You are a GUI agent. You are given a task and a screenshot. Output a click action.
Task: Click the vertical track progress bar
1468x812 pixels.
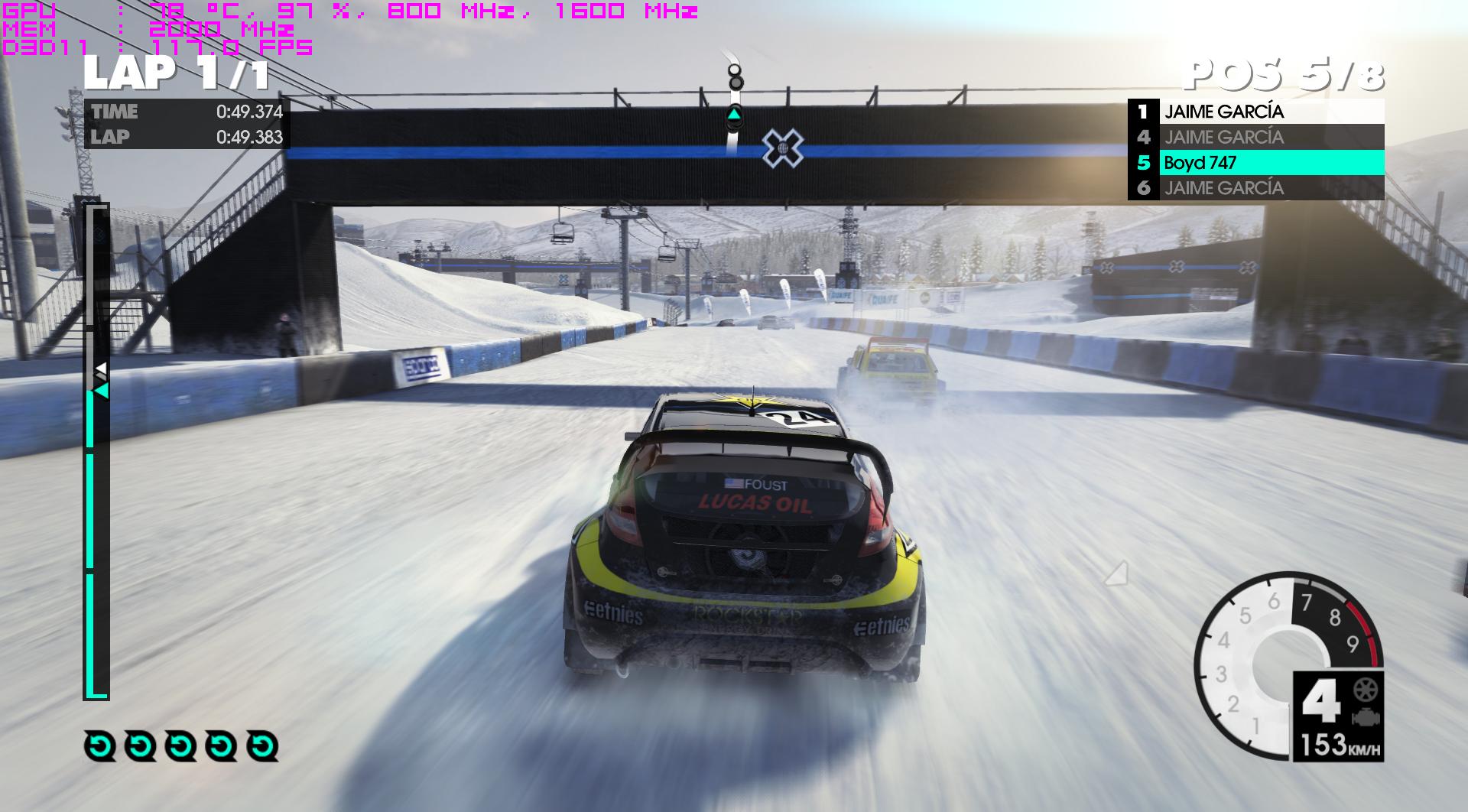[96, 451]
